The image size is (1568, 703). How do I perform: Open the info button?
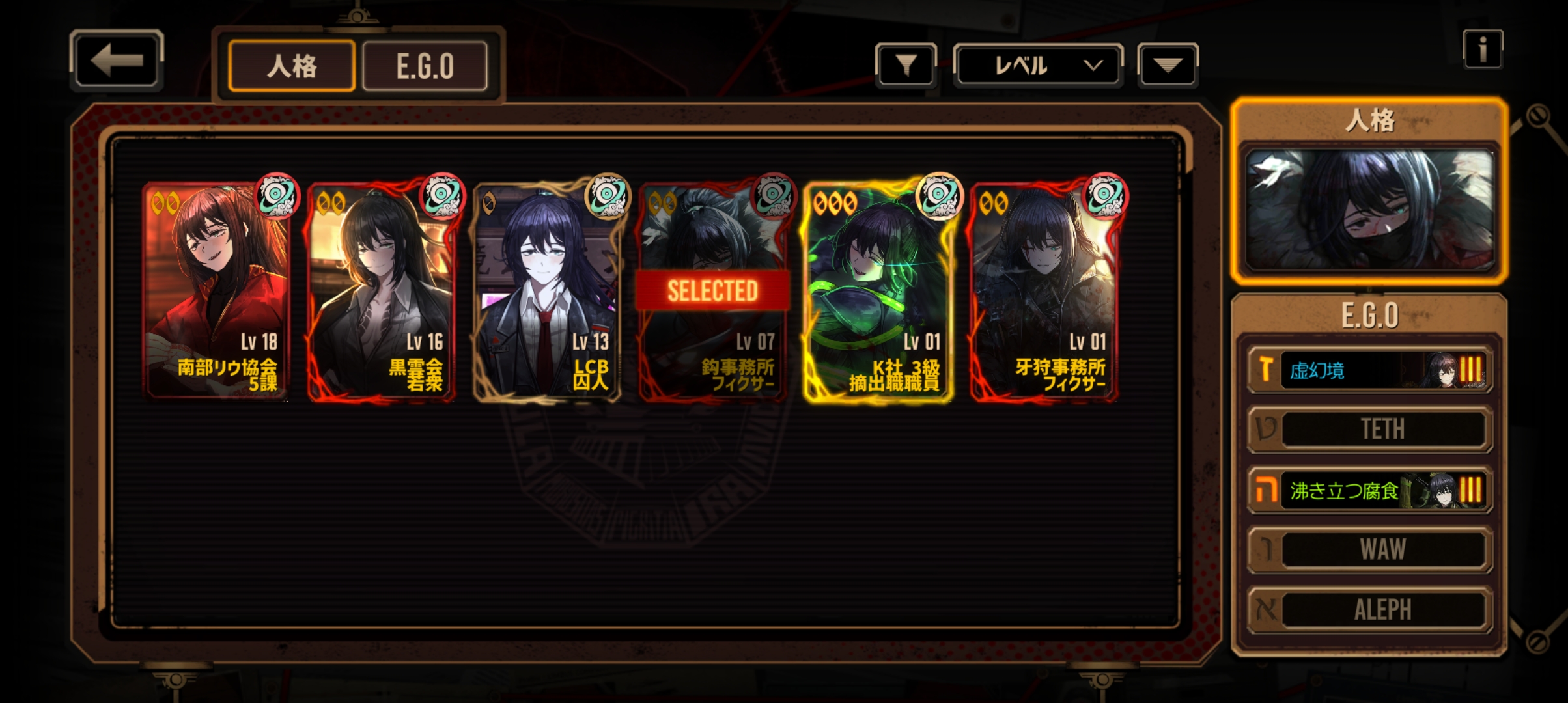click(x=1482, y=49)
